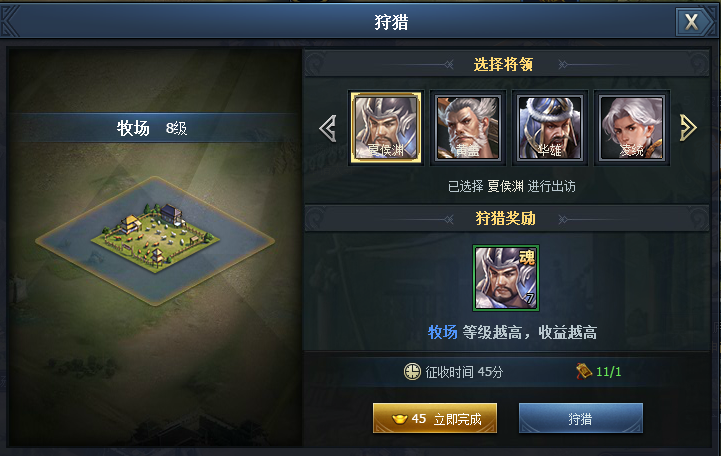Image resolution: width=721 pixels, height=456 pixels.
Task: Select general 夏侯渊 portrait
Action: pos(385,127)
